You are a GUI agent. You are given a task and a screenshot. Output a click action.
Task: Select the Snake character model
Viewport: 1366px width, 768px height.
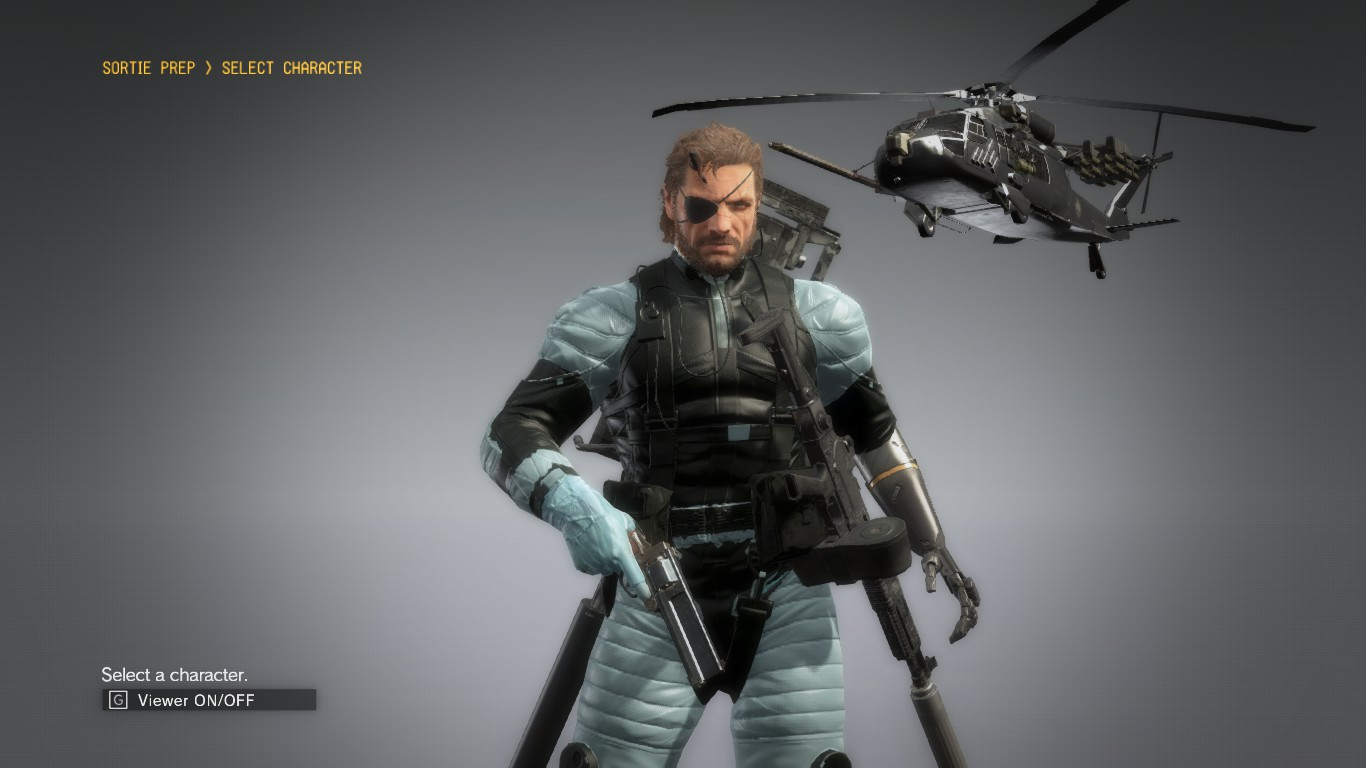pos(720,400)
